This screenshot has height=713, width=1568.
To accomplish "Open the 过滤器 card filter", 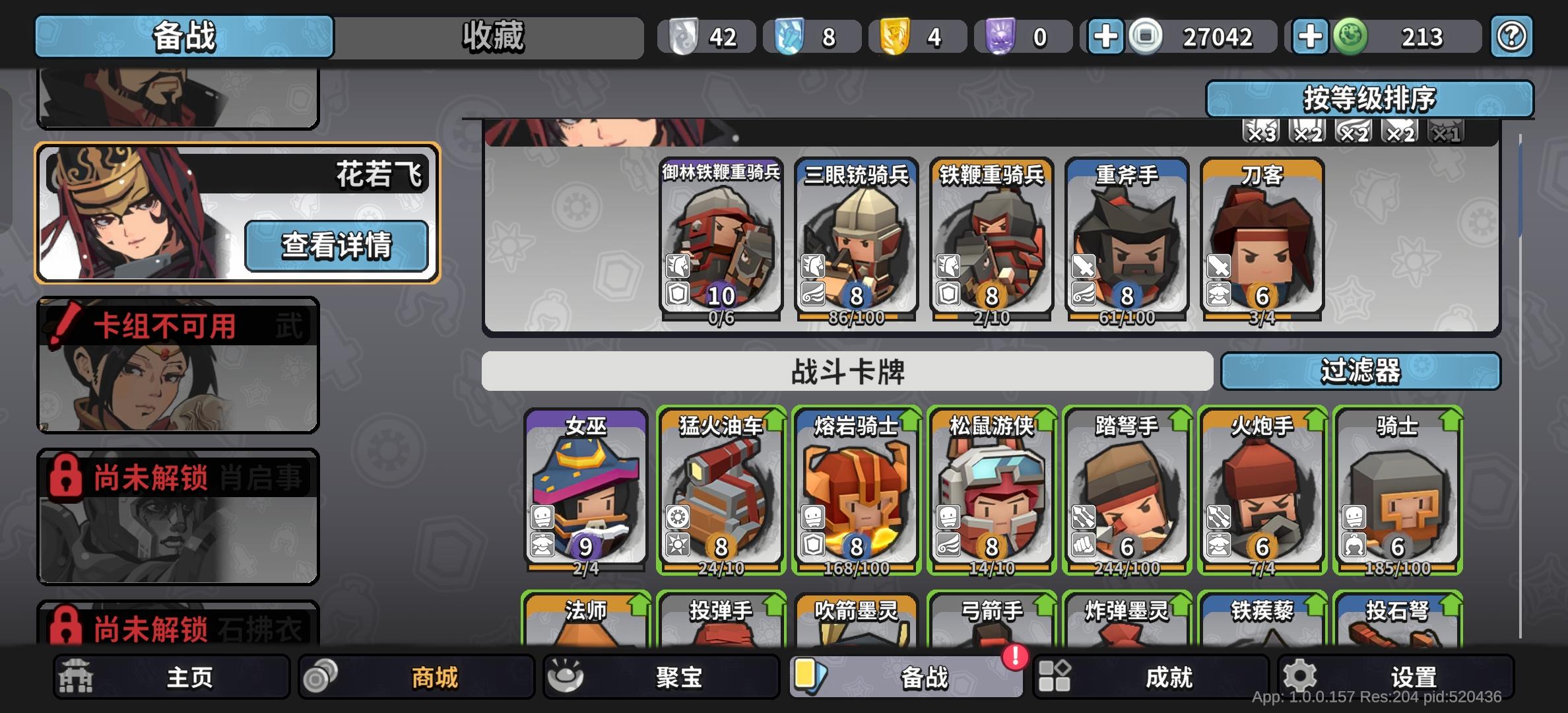I will point(1361,372).
